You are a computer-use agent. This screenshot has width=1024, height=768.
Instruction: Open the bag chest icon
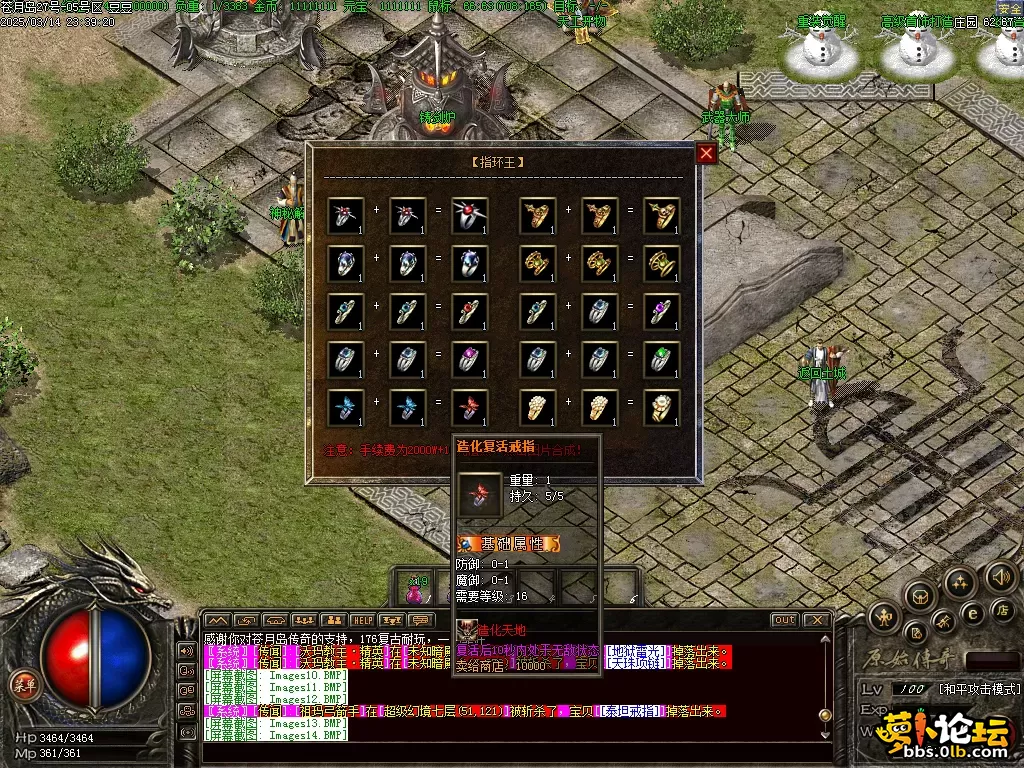(918, 597)
